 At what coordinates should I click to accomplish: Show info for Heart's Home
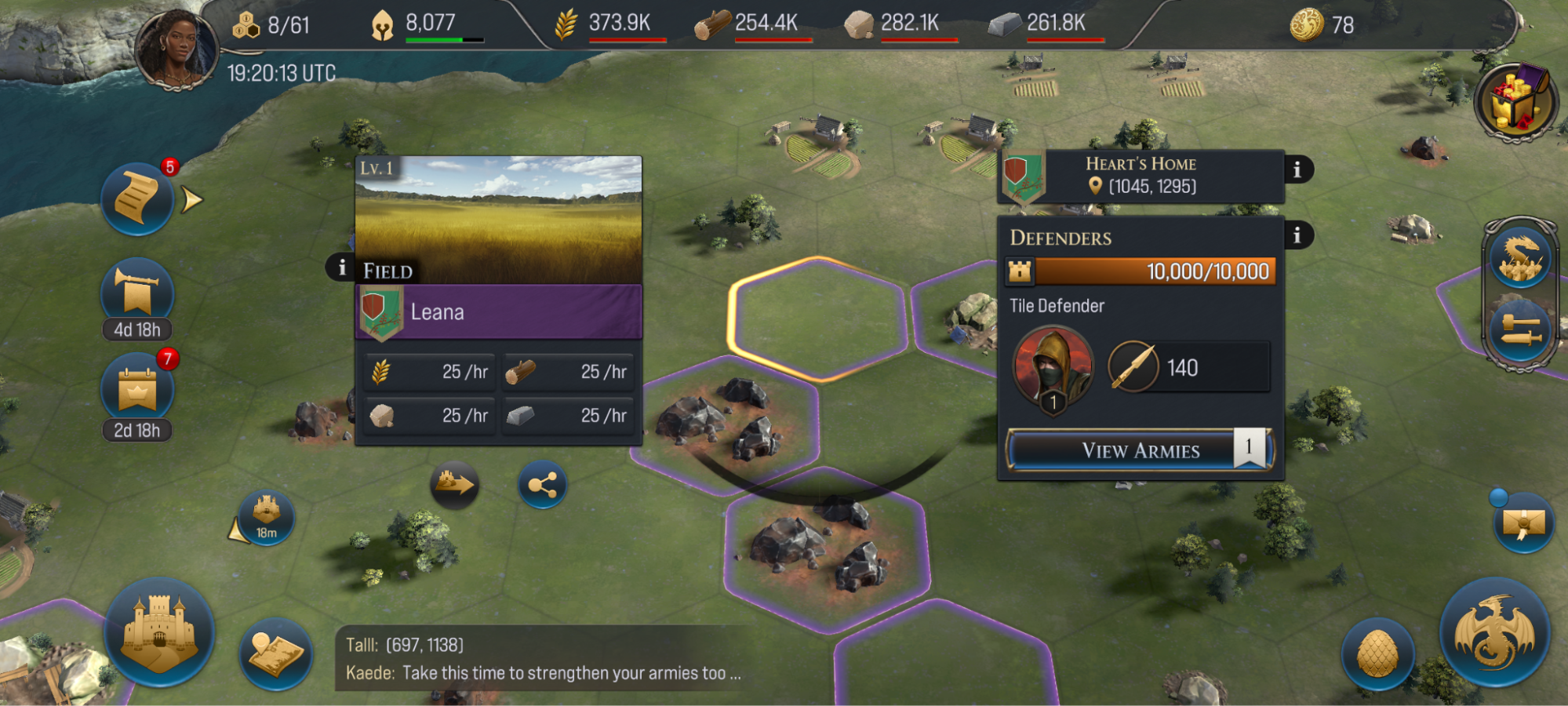click(1297, 169)
